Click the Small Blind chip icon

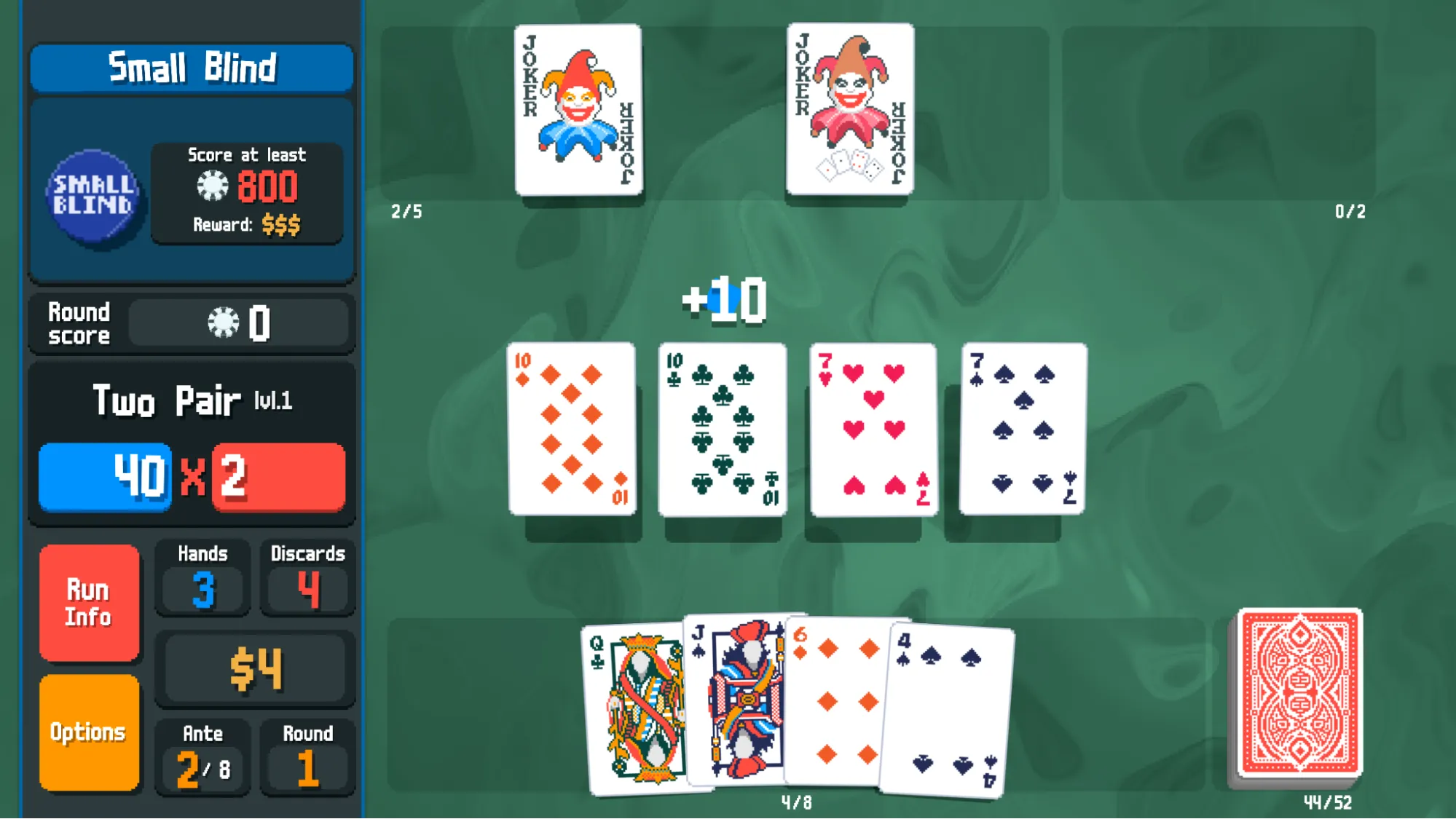[93, 194]
